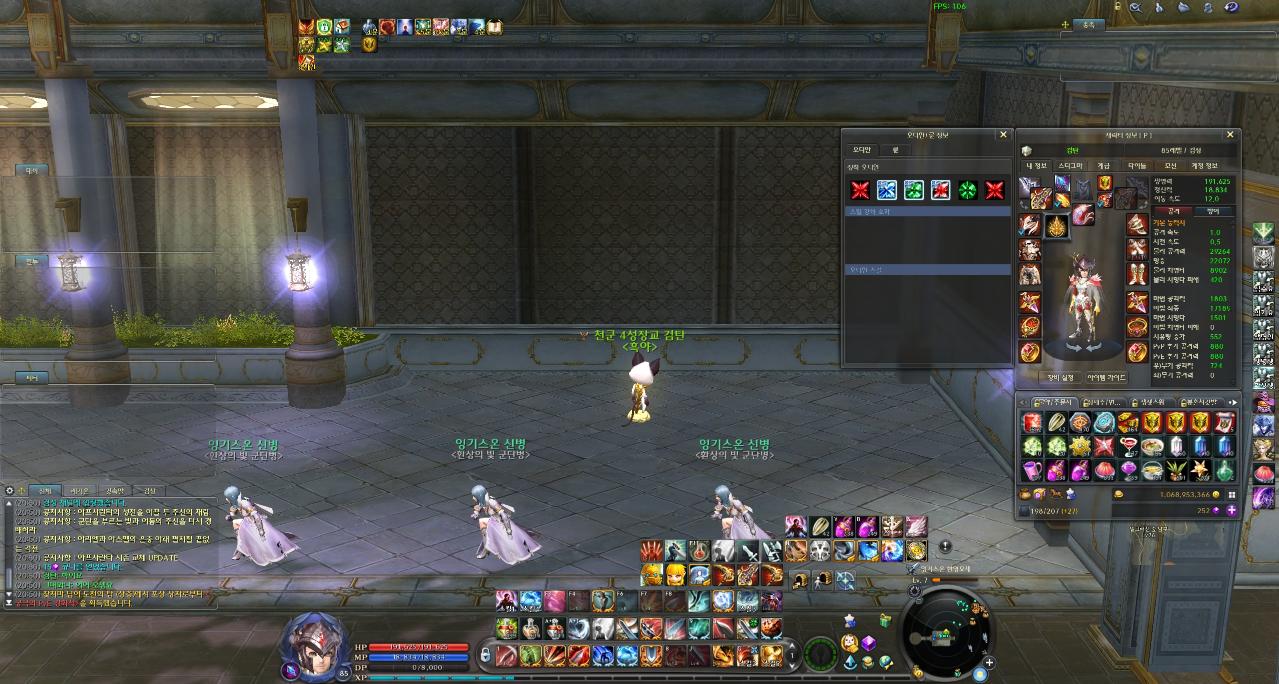Select the white crystal item in inventory
Image resolution: width=1279 pixels, height=684 pixels.
[1176, 446]
